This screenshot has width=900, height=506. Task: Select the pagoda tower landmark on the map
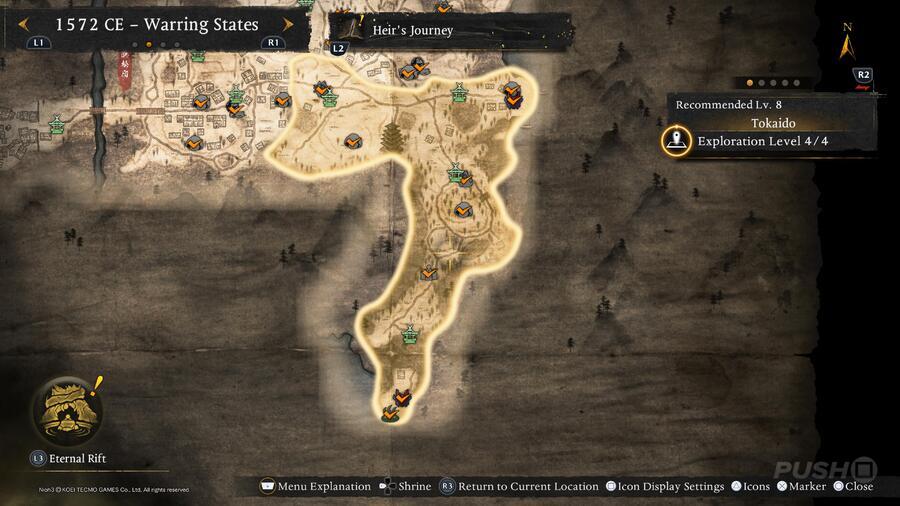(x=392, y=138)
